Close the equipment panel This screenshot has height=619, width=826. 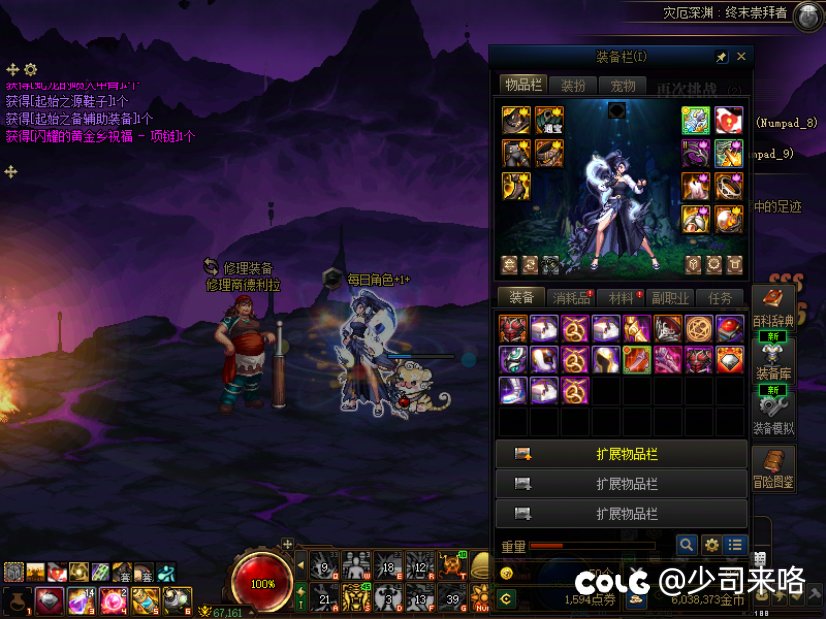click(x=741, y=57)
